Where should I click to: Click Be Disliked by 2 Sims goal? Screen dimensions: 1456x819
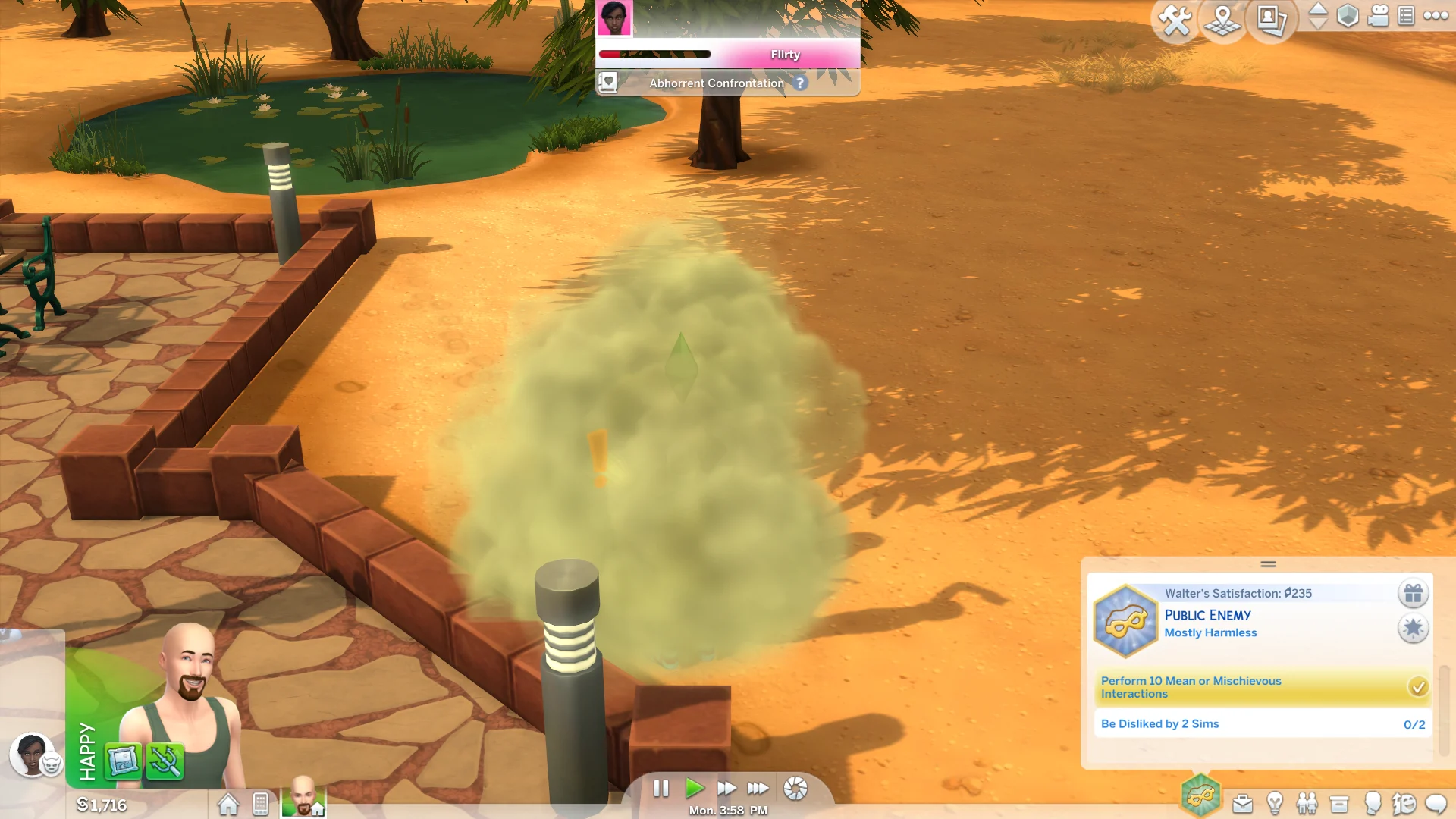point(1159,723)
